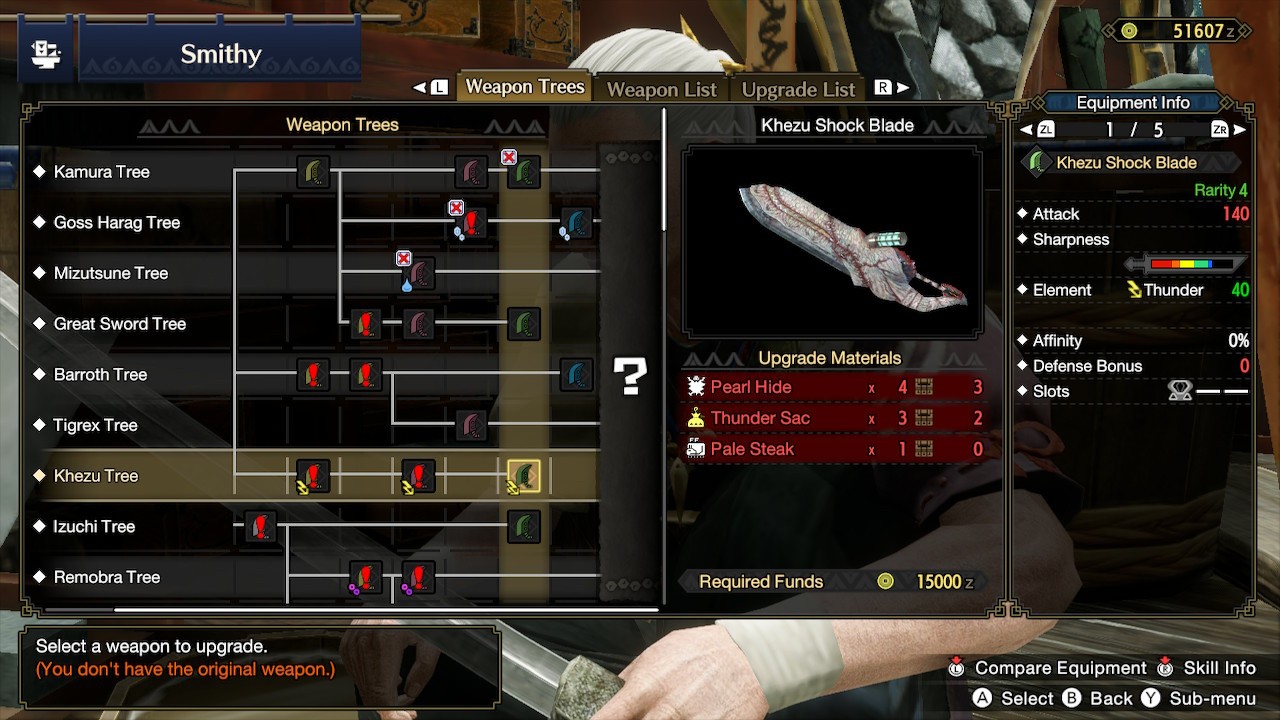
Task: Switch to the Weapon List tab
Action: 661,89
